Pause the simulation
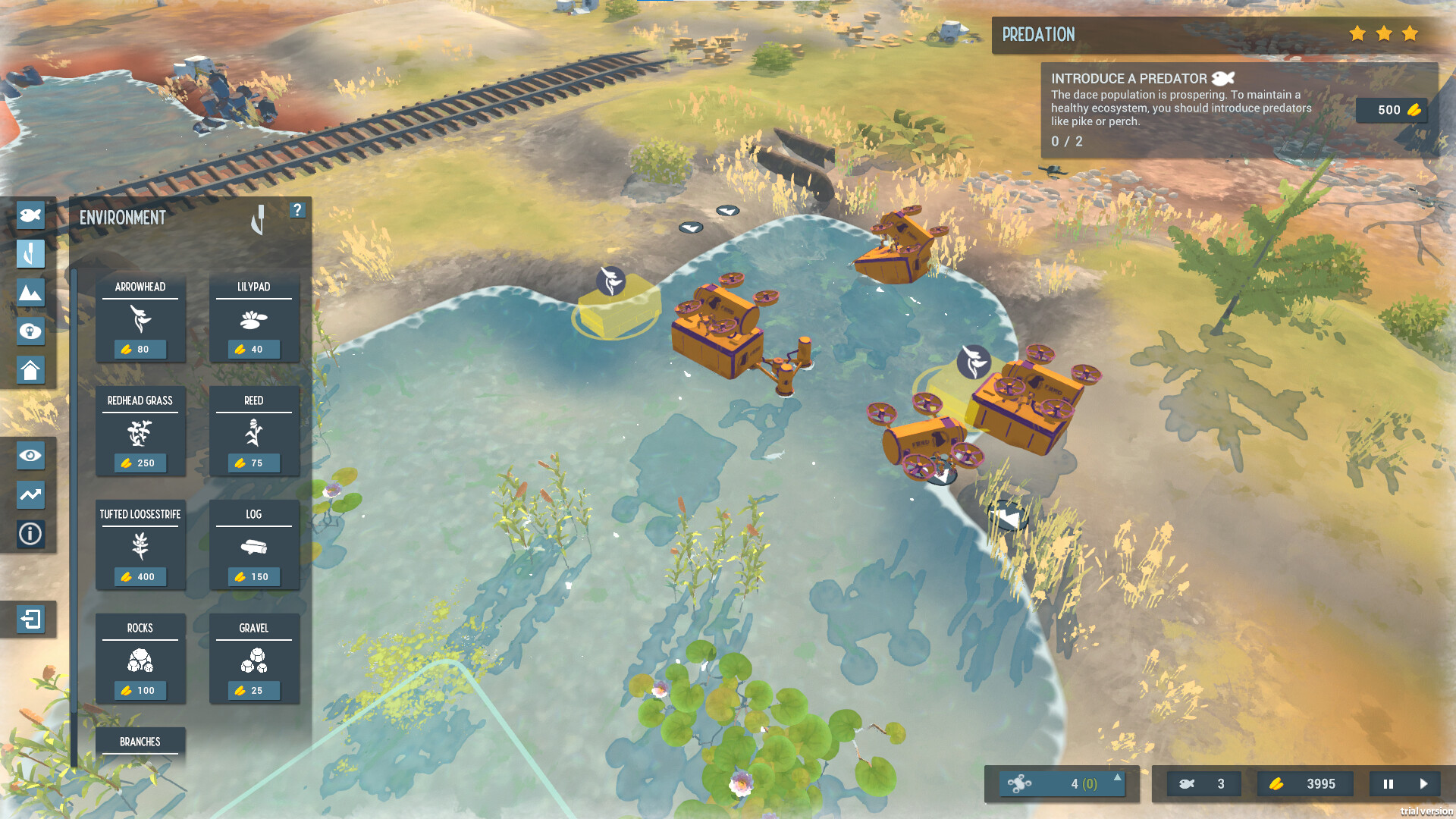The height and width of the screenshot is (819, 1456). click(1388, 784)
